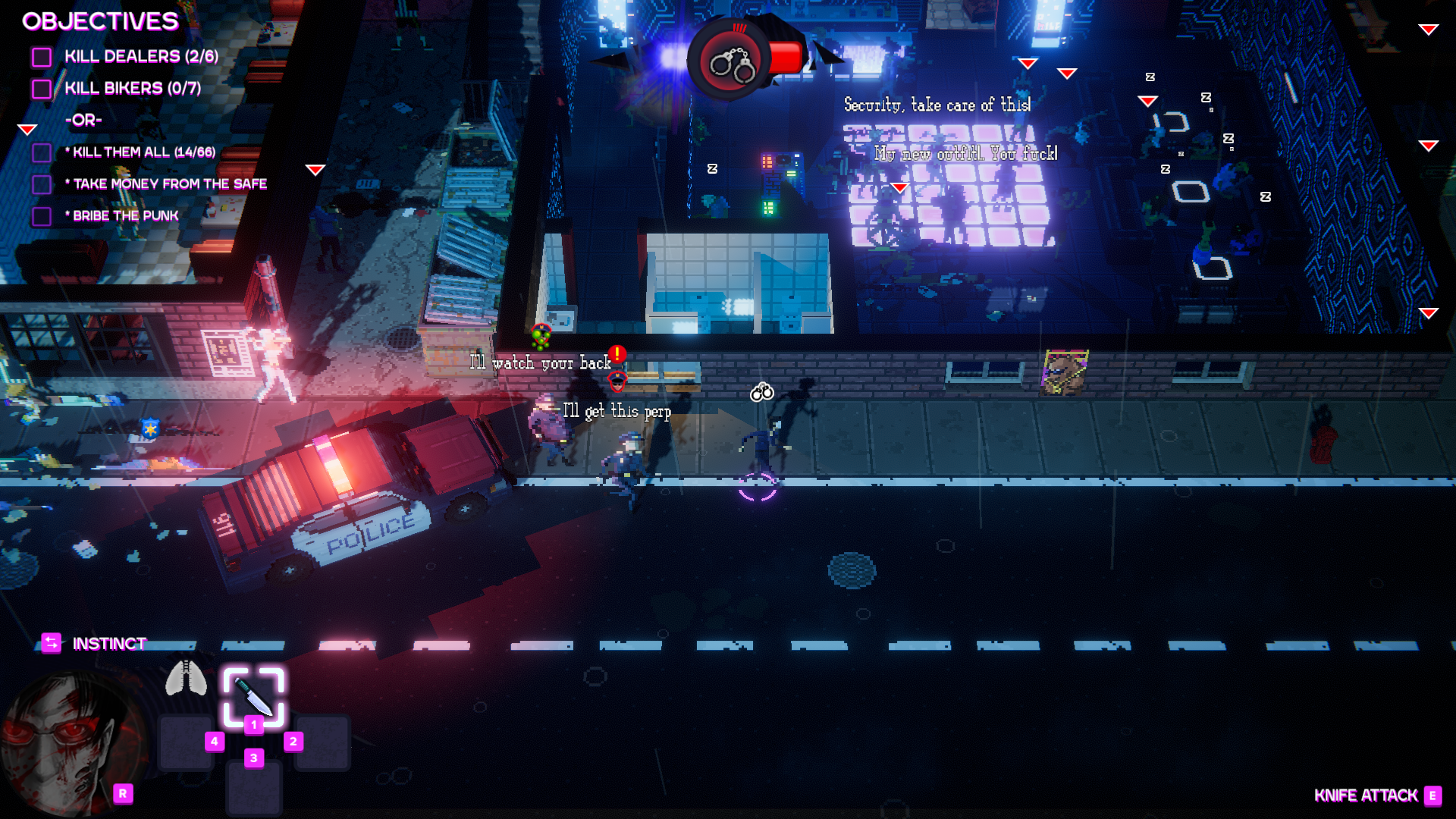Tick the Kill Dealers objective checkbox
The height and width of the screenshot is (819, 1456).
click(x=42, y=57)
